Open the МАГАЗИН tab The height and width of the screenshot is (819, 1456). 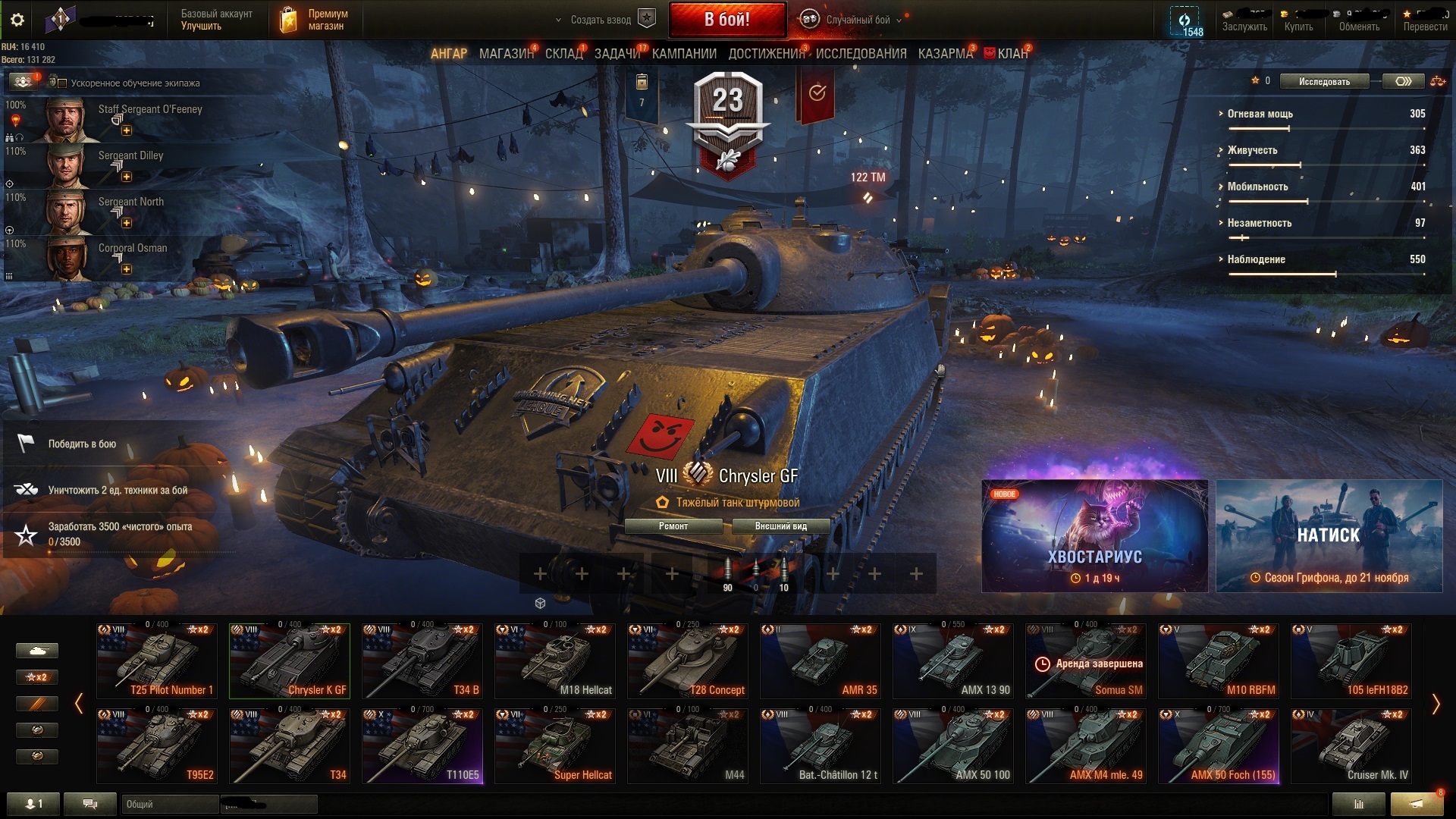coord(506,54)
